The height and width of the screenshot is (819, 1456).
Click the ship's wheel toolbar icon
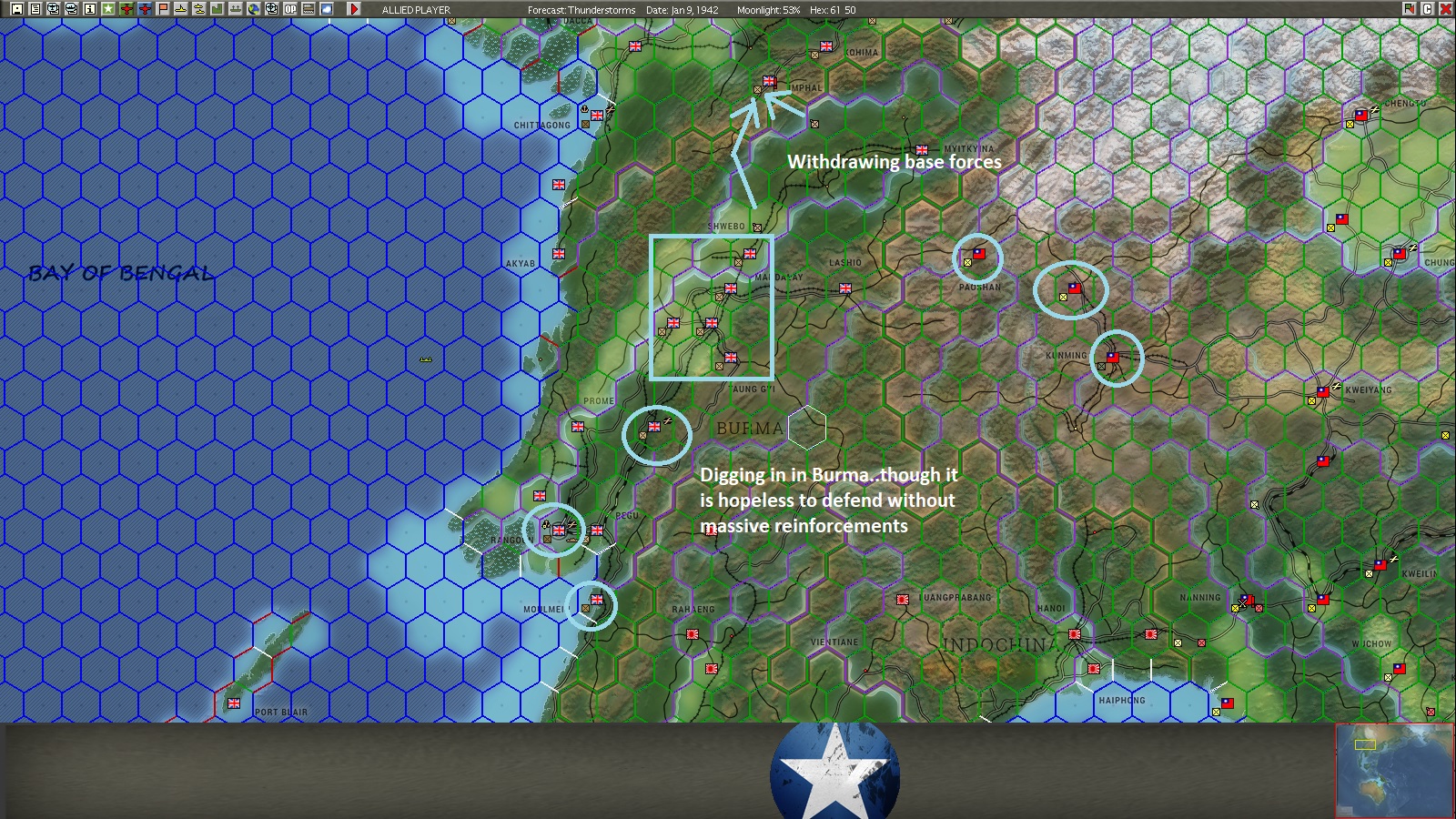point(273,9)
